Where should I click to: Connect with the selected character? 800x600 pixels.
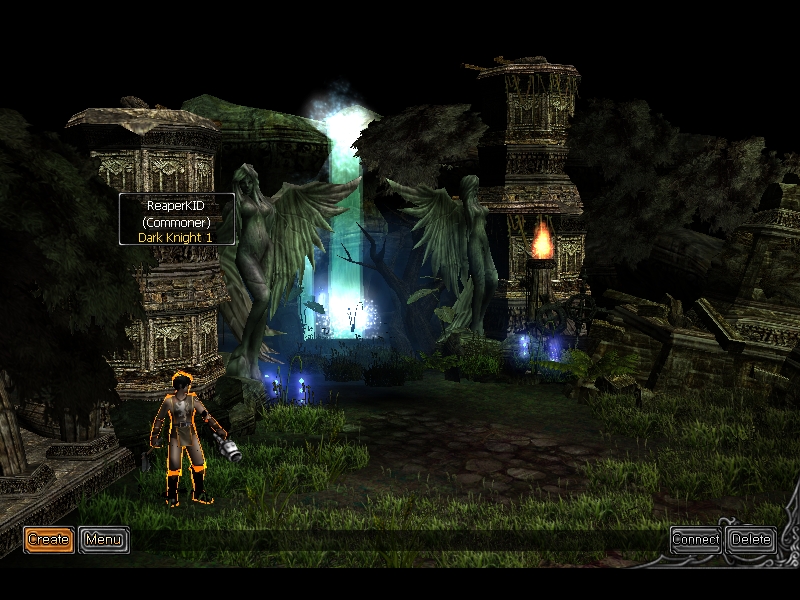(x=695, y=540)
